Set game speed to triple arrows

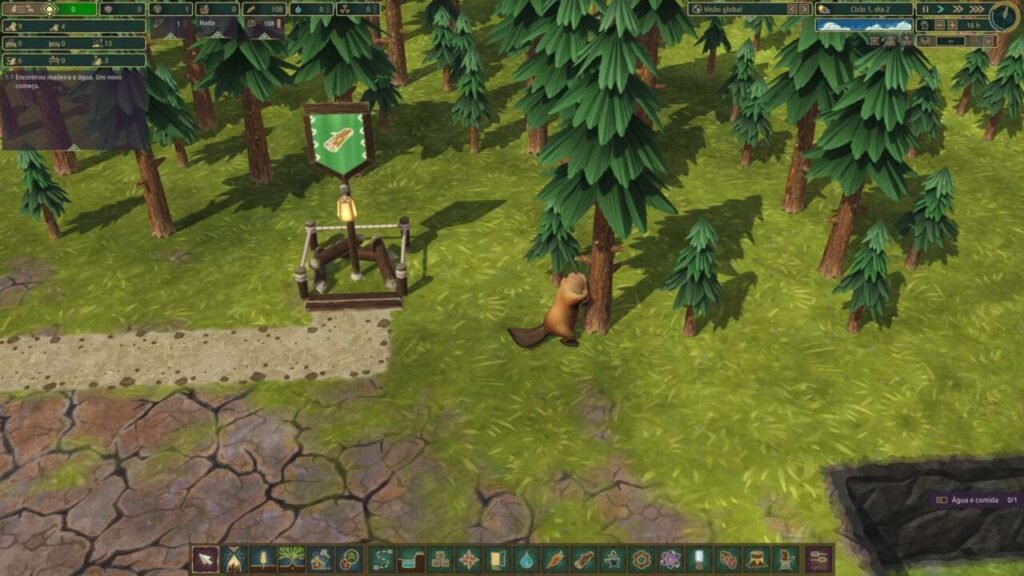coord(977,9)
